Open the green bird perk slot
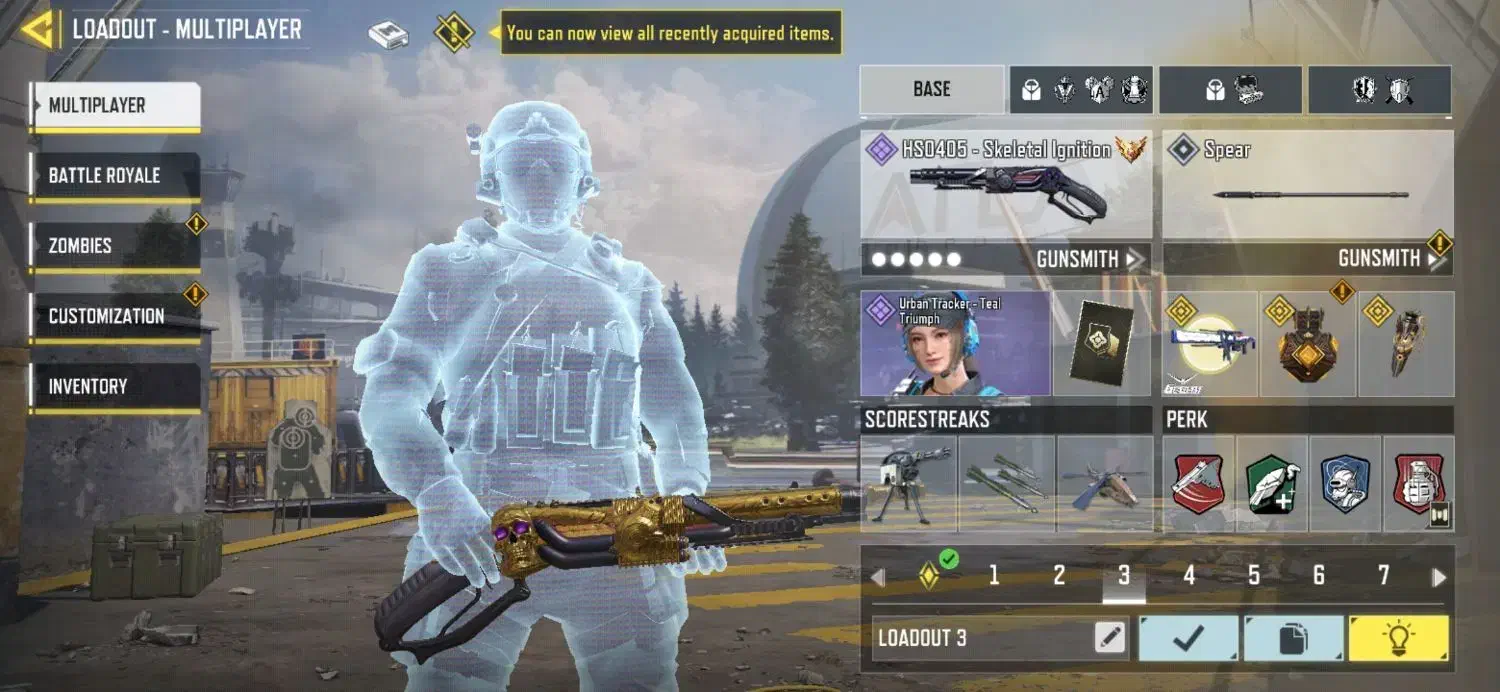This screenshot has width=1500, height=692. tap(1272, 483)
